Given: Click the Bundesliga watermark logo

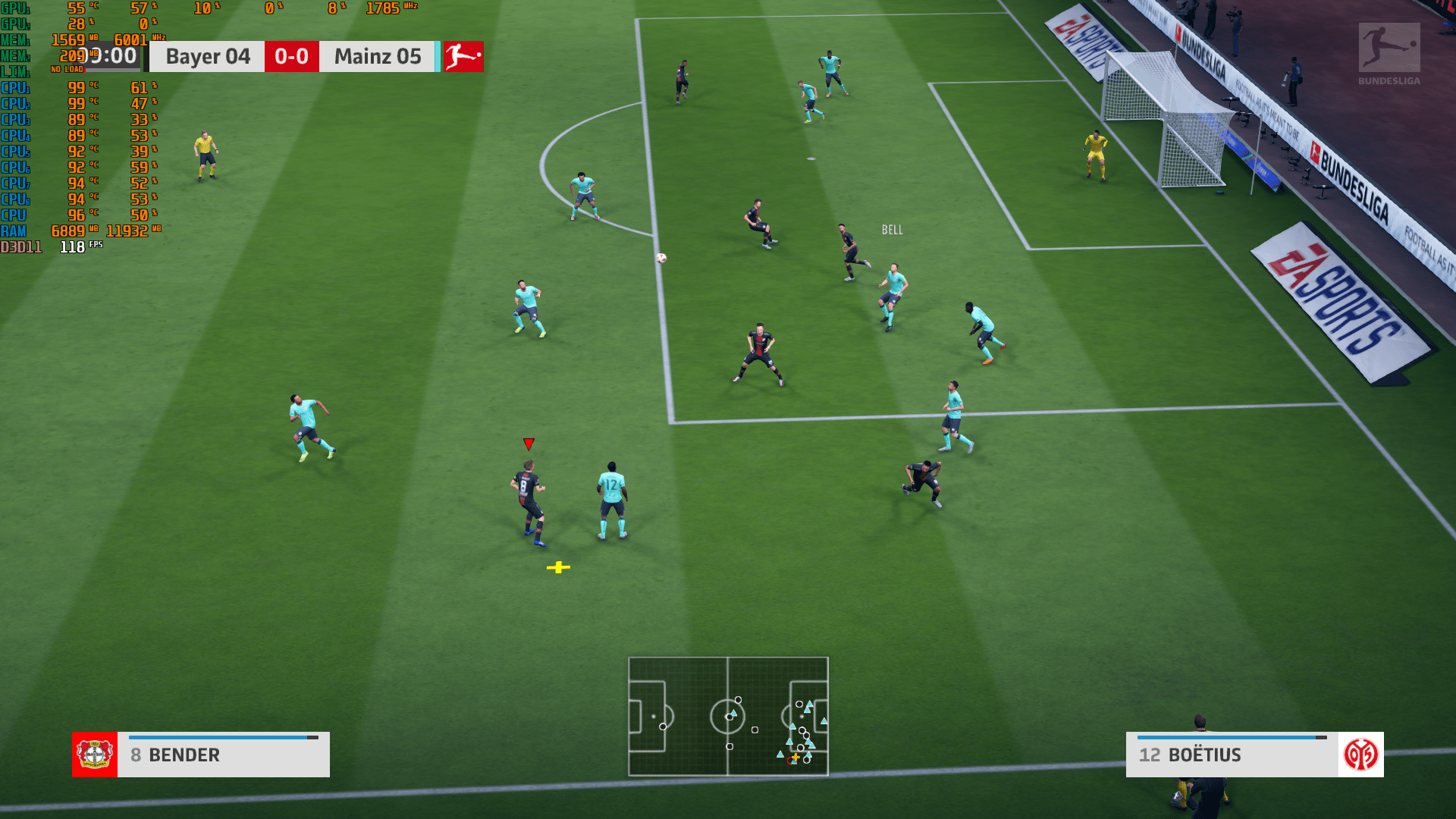Looking at the screenshot, I should click(x=1389, y=53).
